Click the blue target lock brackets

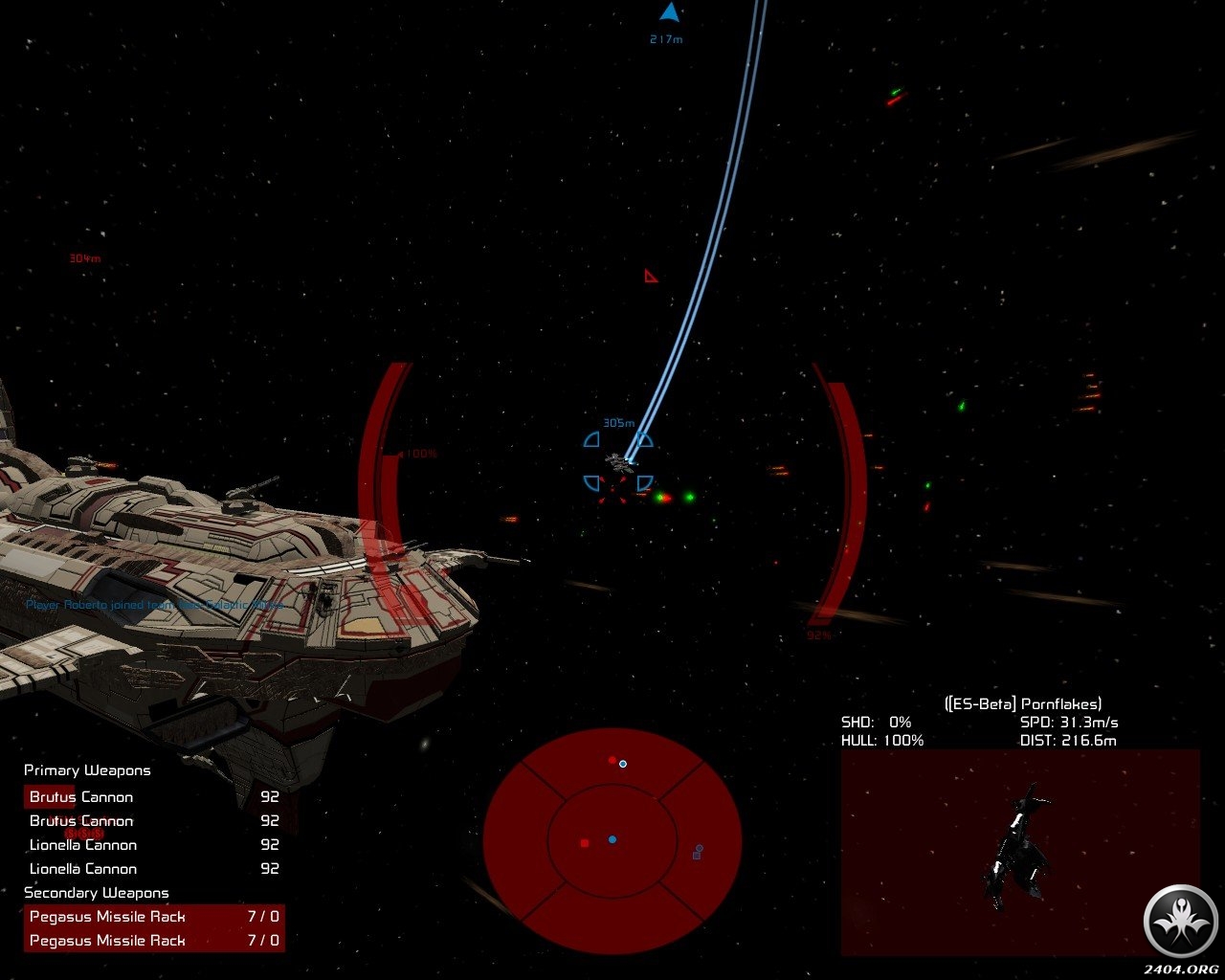click(618, 462)
